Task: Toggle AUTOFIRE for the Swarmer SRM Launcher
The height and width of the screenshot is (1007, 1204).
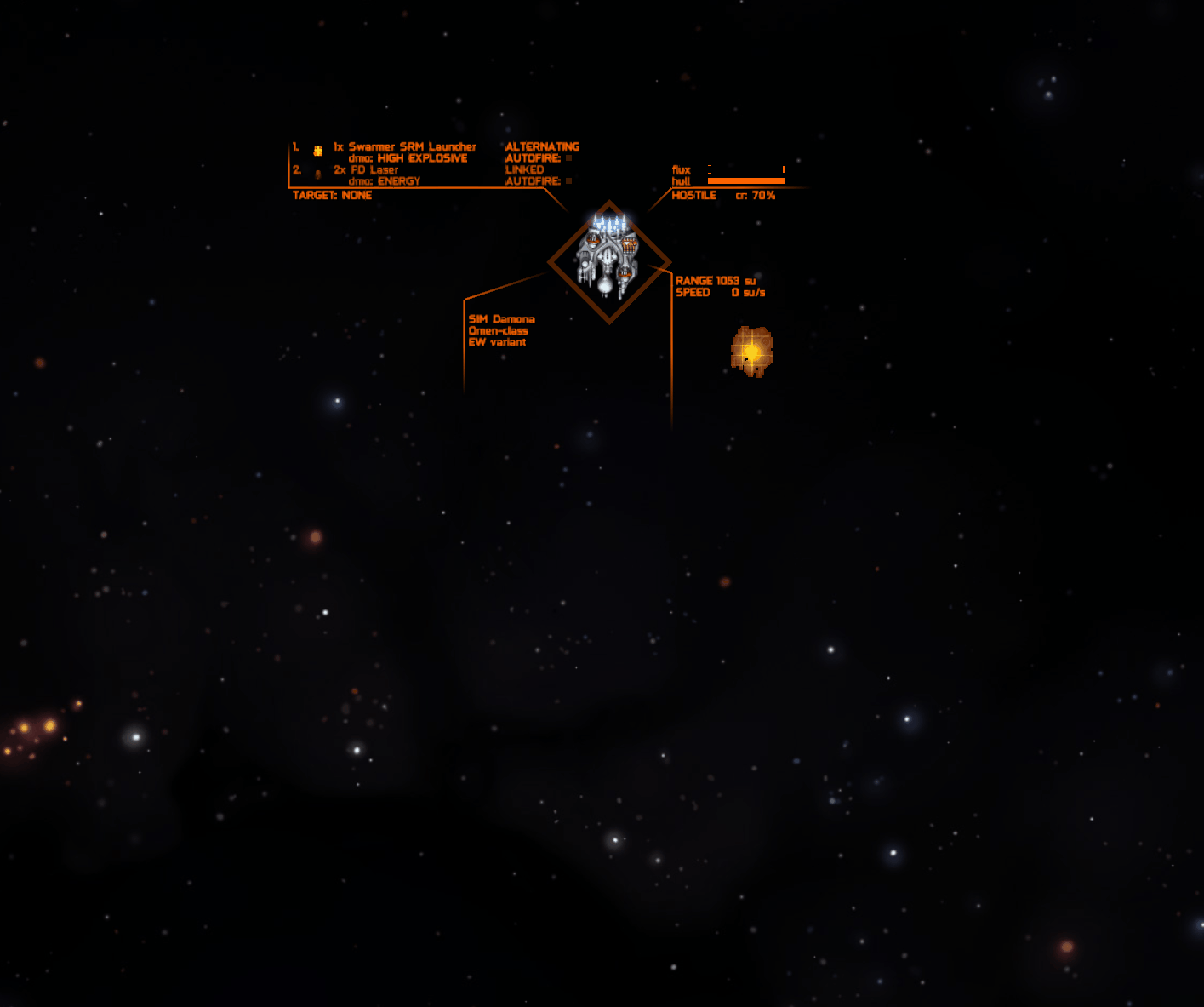Action: (x=567, y=157)
